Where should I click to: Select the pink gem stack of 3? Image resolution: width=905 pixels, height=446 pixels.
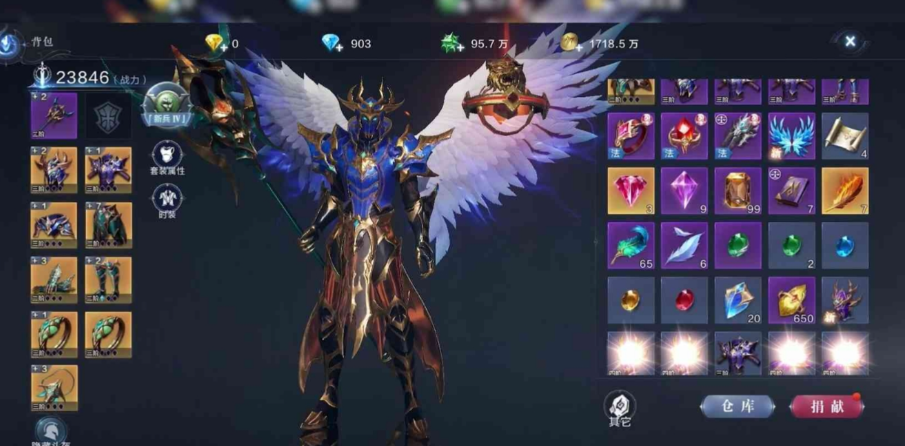click(x=631, y=191)
